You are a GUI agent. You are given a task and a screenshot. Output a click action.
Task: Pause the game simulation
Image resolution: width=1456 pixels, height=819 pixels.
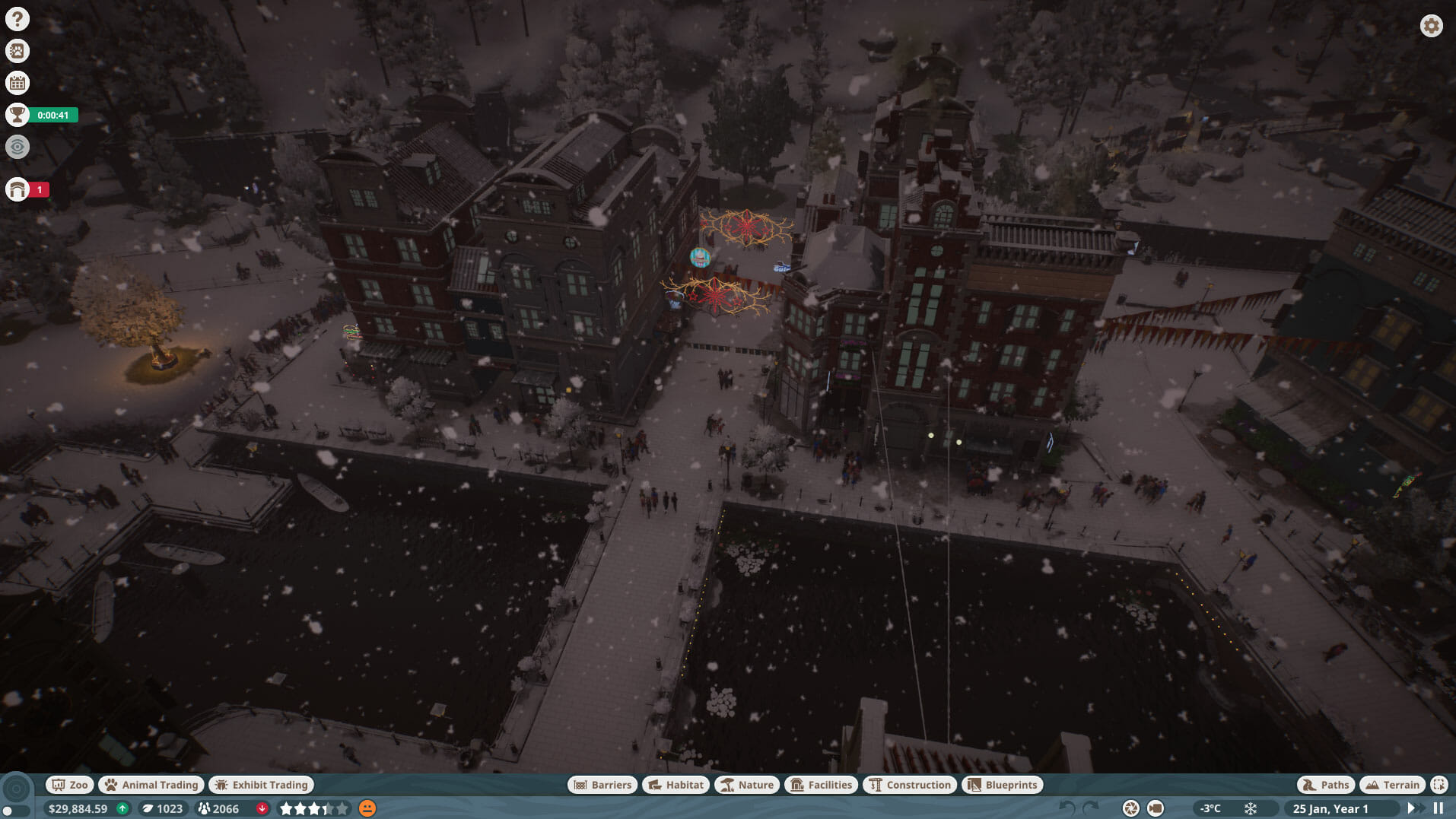1439,808
